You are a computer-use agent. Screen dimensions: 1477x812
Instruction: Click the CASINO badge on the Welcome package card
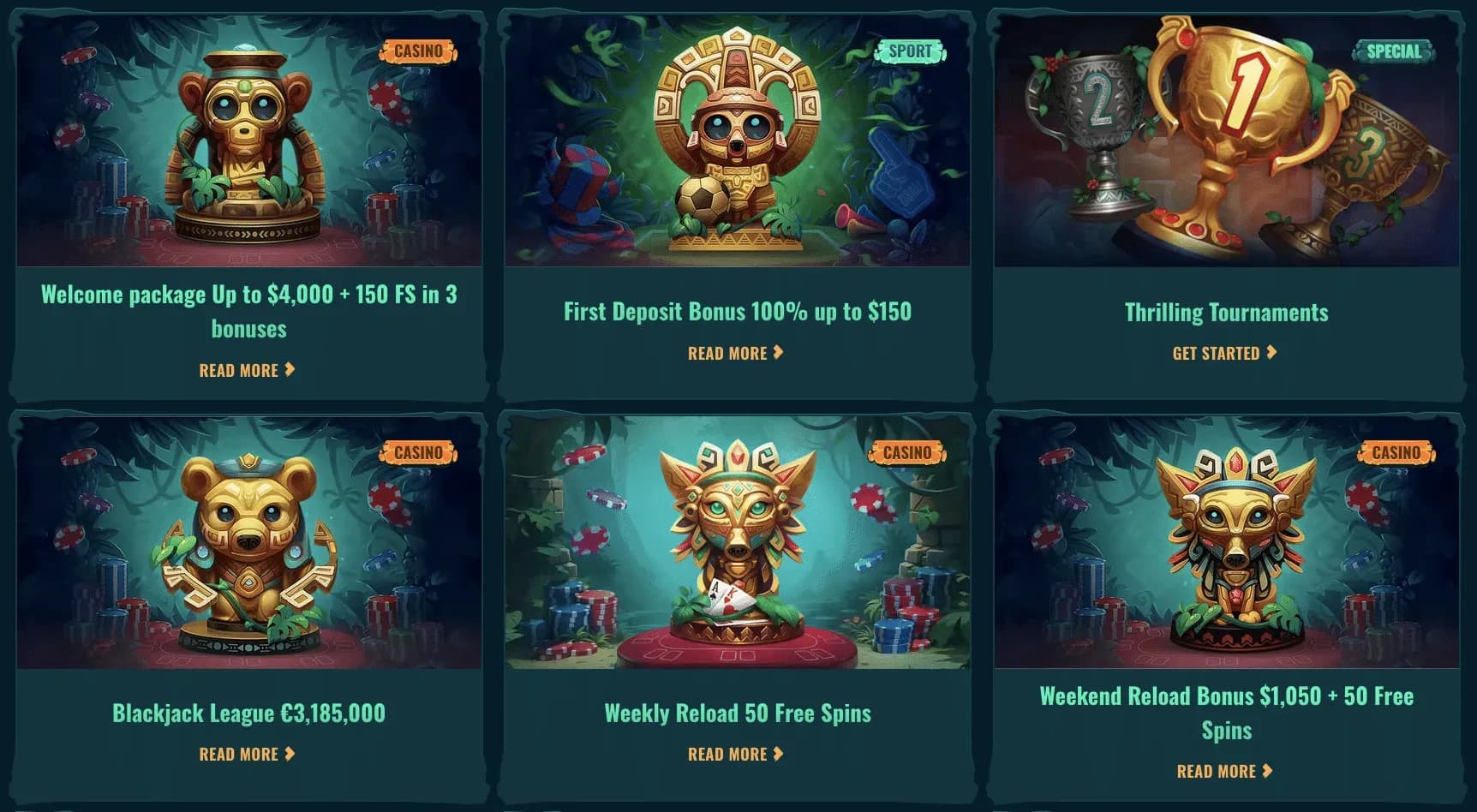tap(417, 51)
